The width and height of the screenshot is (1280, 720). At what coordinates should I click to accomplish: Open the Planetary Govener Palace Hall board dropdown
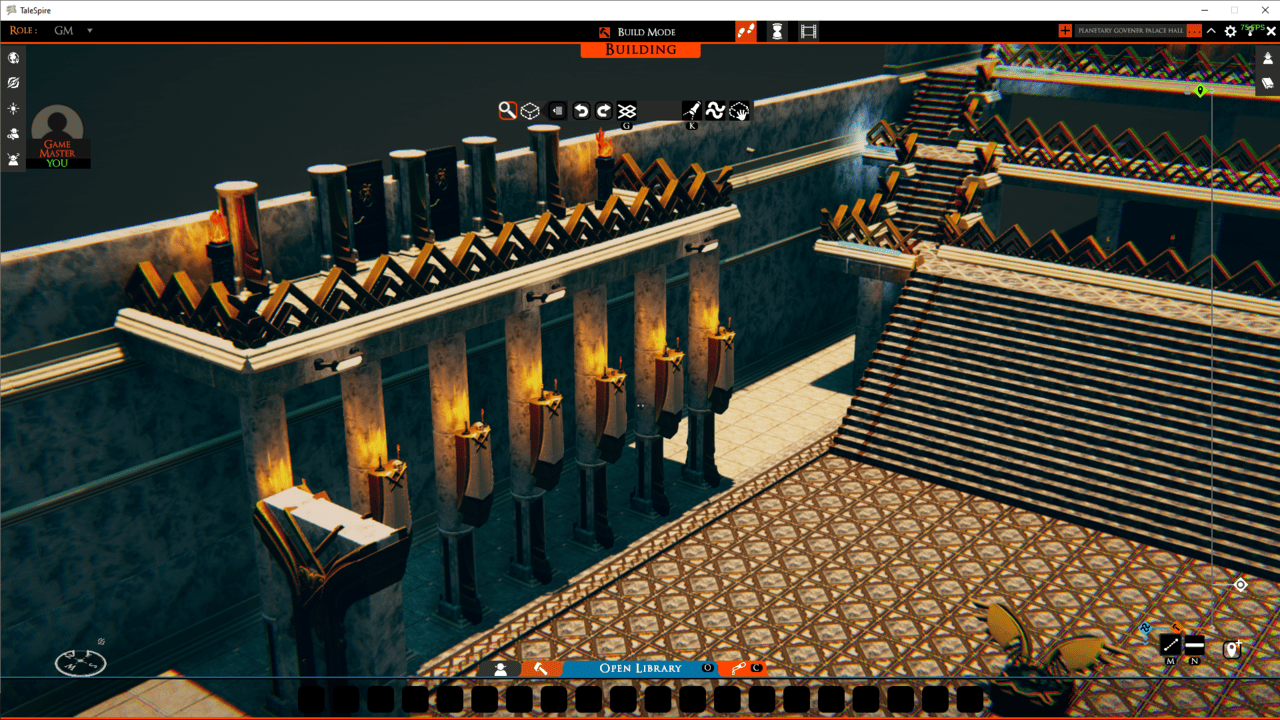tap(1135, 30)
